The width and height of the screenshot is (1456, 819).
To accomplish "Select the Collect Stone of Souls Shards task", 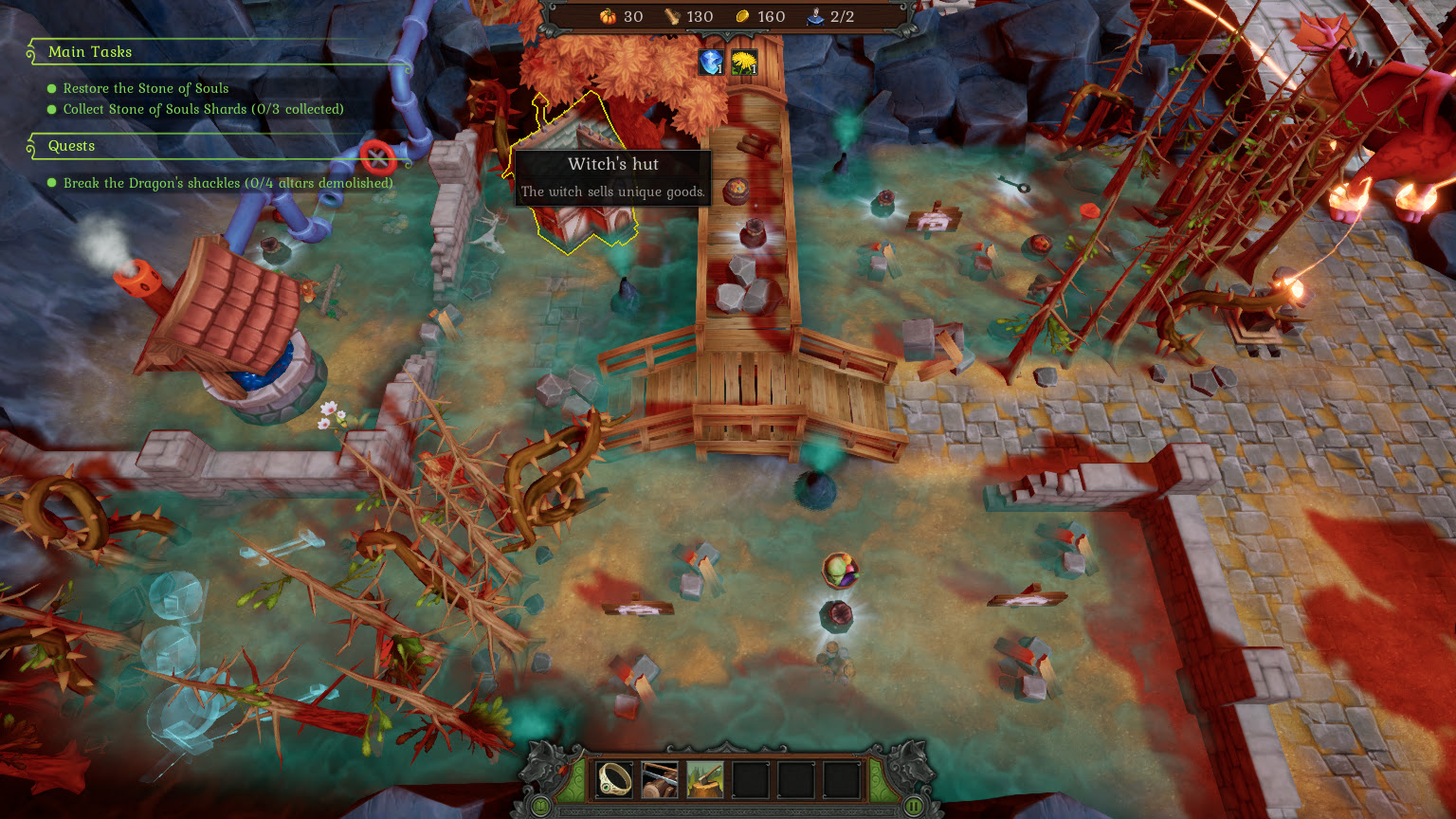I will tap(203, 109).
